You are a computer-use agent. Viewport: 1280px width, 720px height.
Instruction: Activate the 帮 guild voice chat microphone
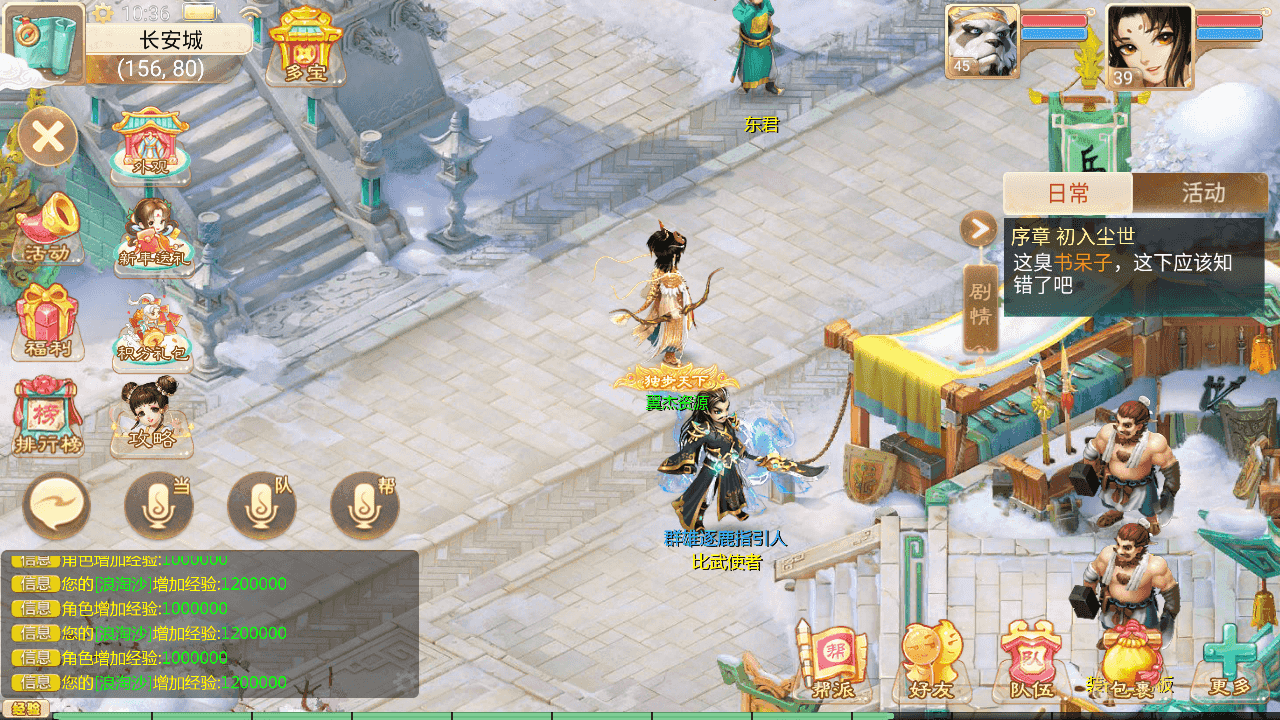(365, 506)
